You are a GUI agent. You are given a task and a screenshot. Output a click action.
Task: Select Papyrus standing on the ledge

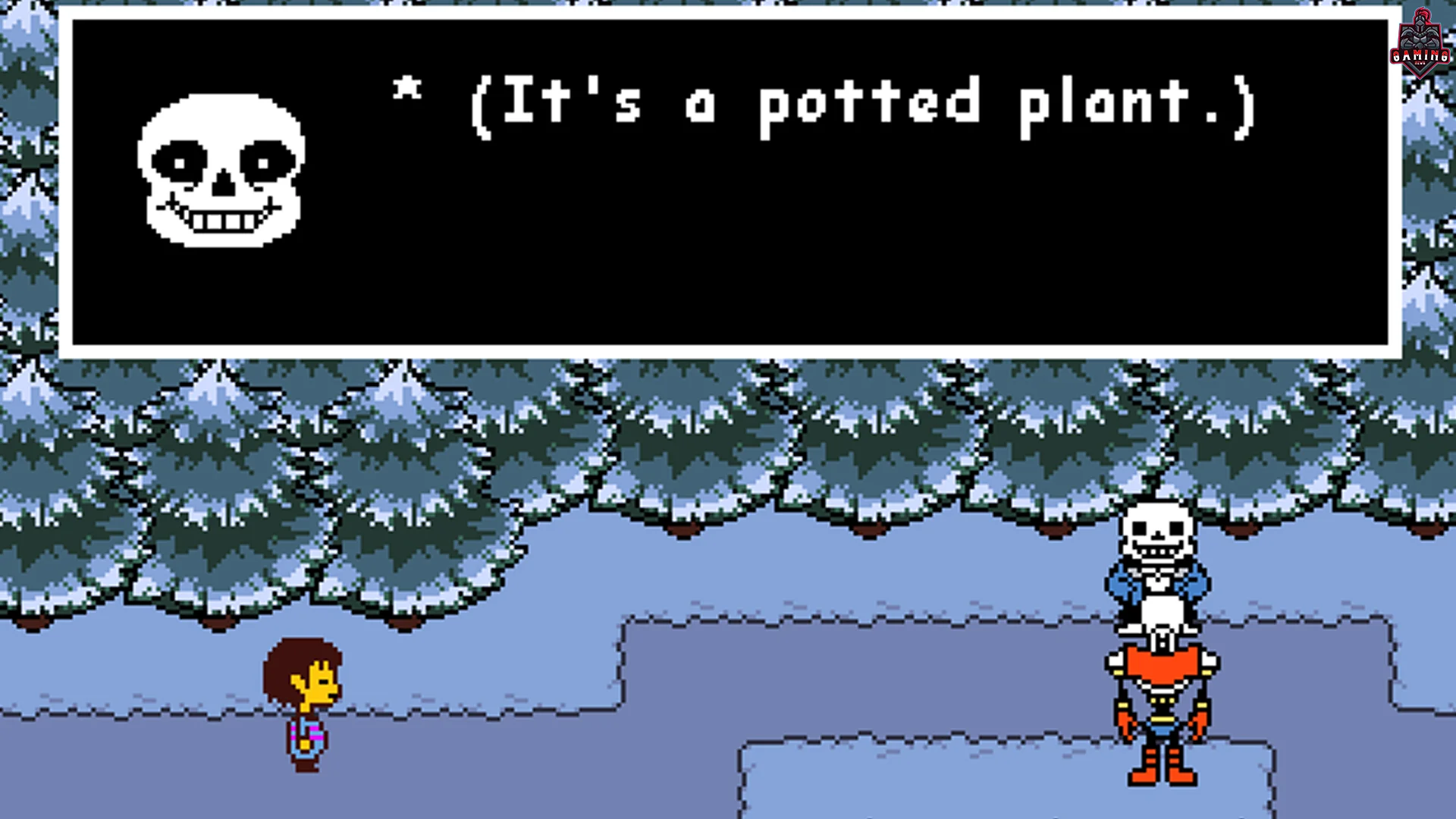(x=1164, y=705)
